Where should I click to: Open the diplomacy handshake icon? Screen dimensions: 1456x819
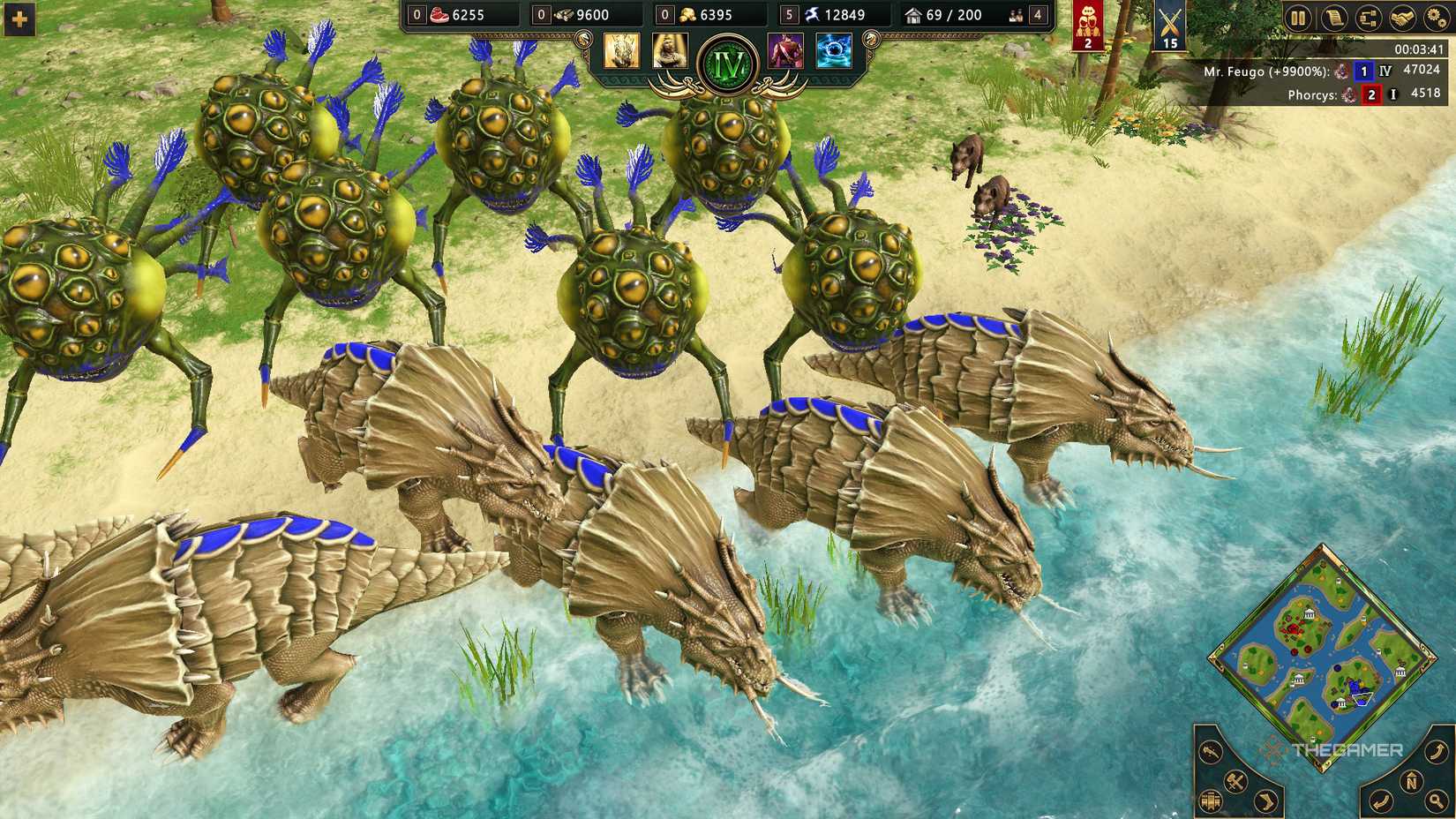(x=1401, y=19)
